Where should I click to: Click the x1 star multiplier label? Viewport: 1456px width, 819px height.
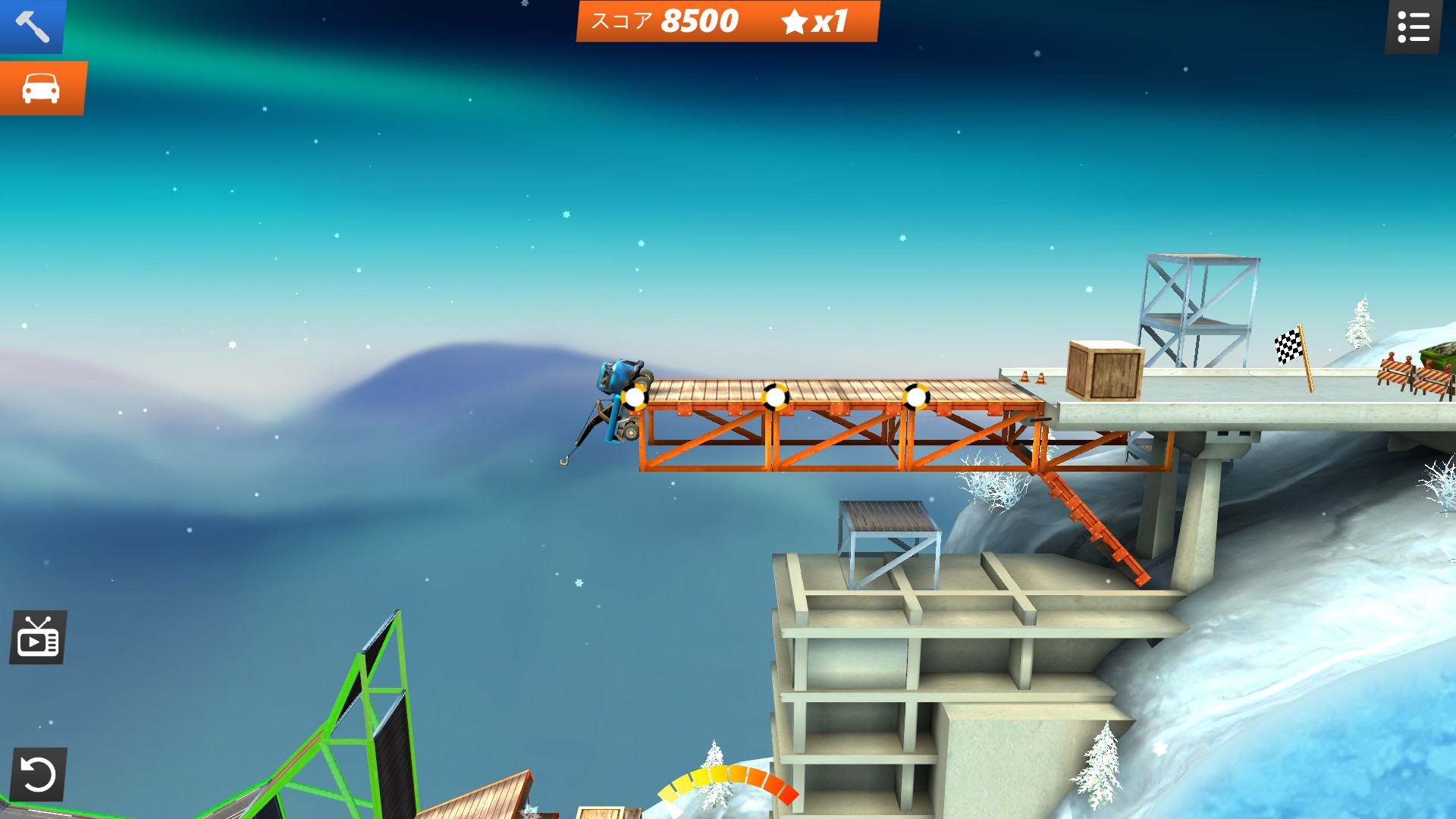tap(827, 21)
